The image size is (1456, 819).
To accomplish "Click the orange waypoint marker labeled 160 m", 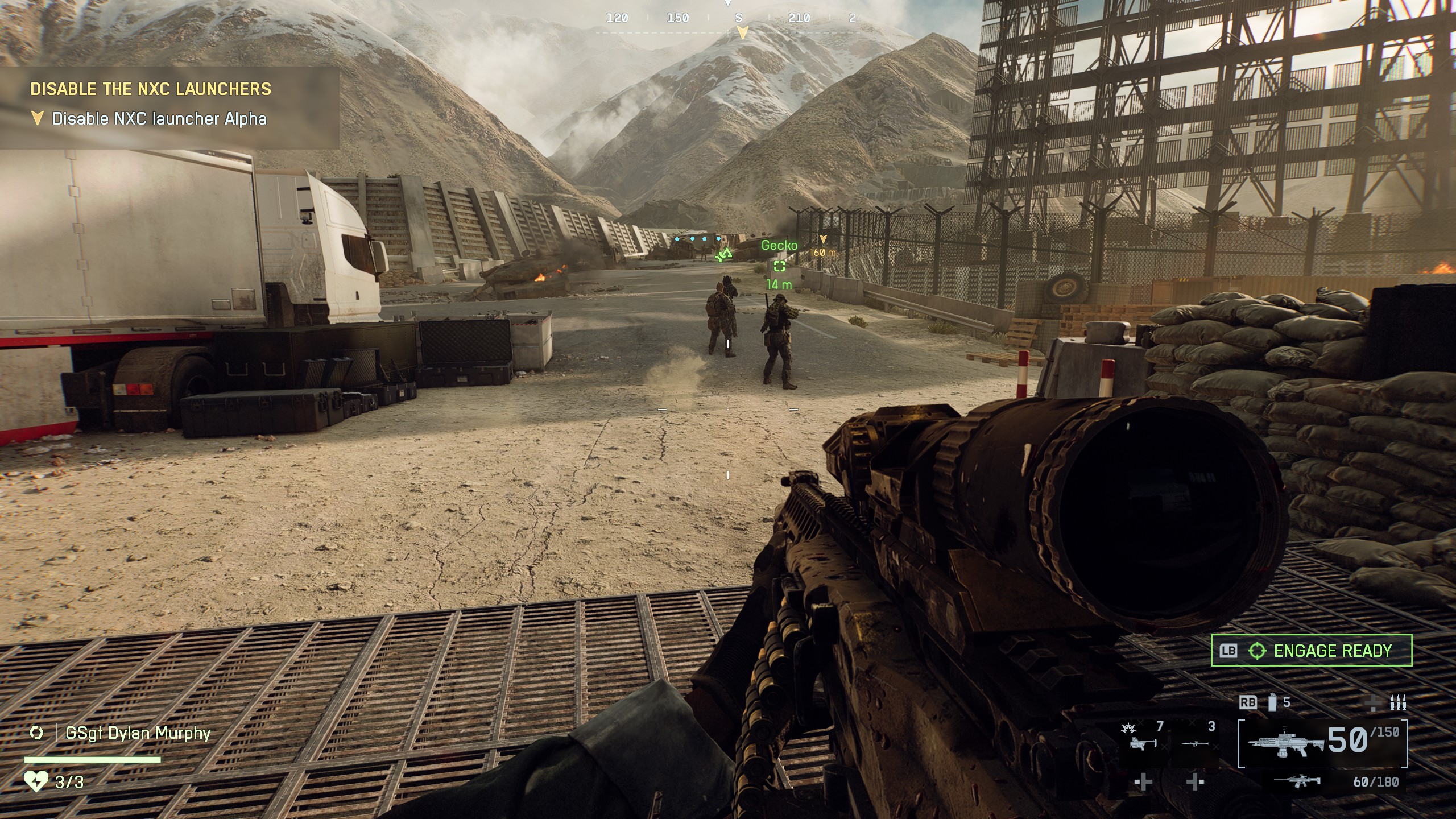I will pyautogui.click(x=822, y=250).
